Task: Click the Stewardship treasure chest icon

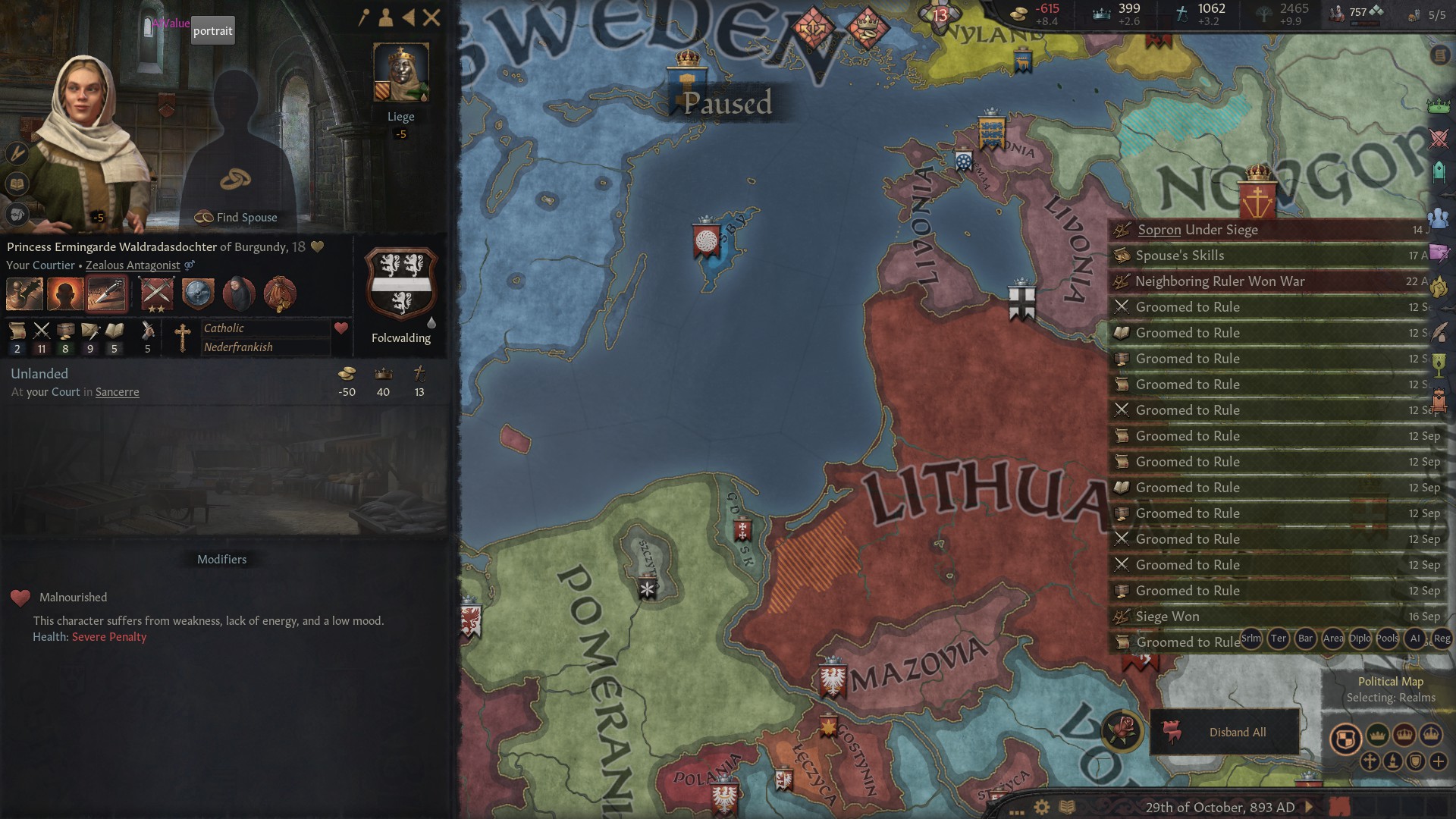Action: (x=66, y=331)
